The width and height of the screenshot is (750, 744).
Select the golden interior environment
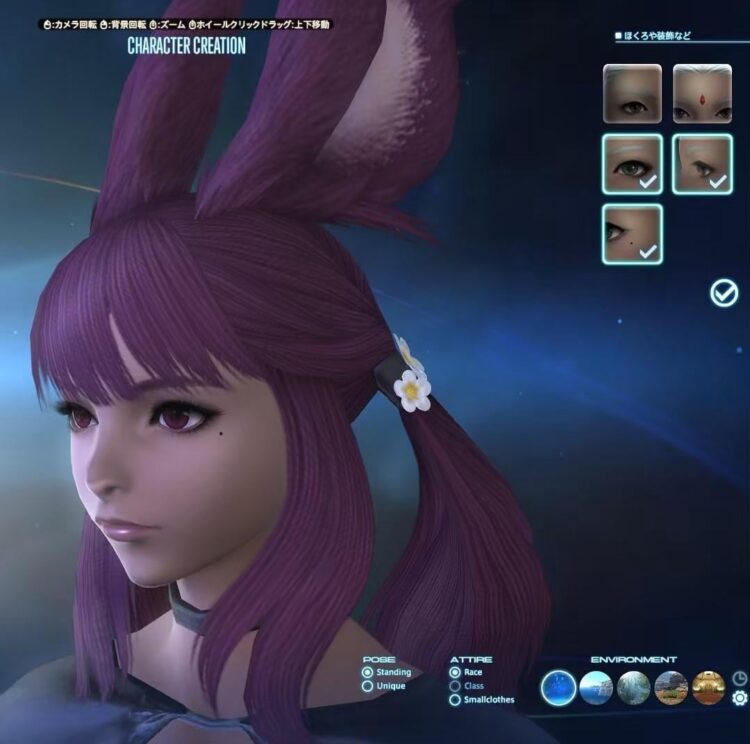[x=708, y=687]
